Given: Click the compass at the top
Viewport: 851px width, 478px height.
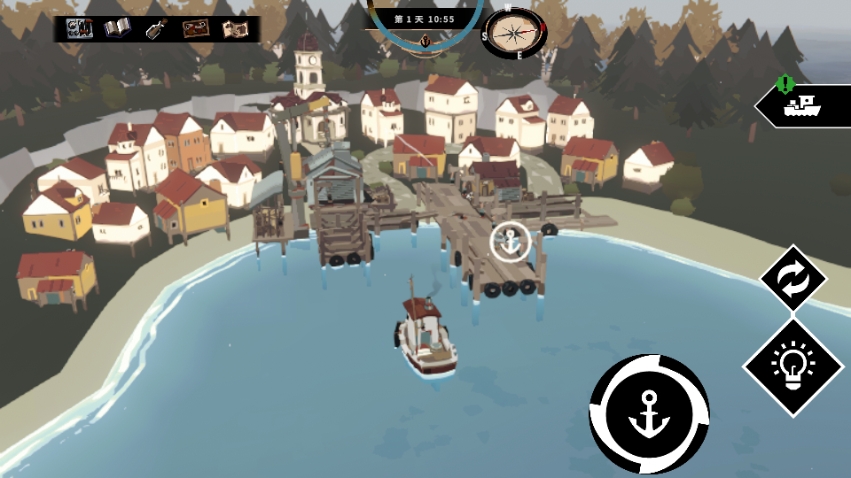Looking at the screenshot, I should 513,33.
